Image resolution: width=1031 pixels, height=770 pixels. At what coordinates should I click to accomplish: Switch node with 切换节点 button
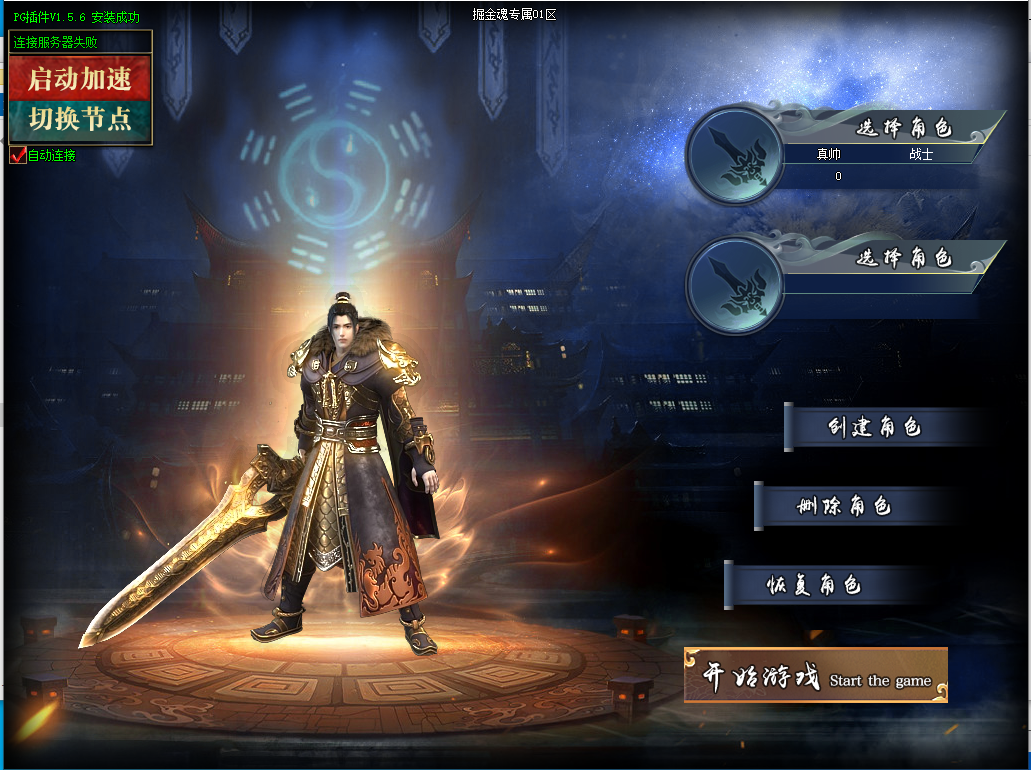(80, 120)
